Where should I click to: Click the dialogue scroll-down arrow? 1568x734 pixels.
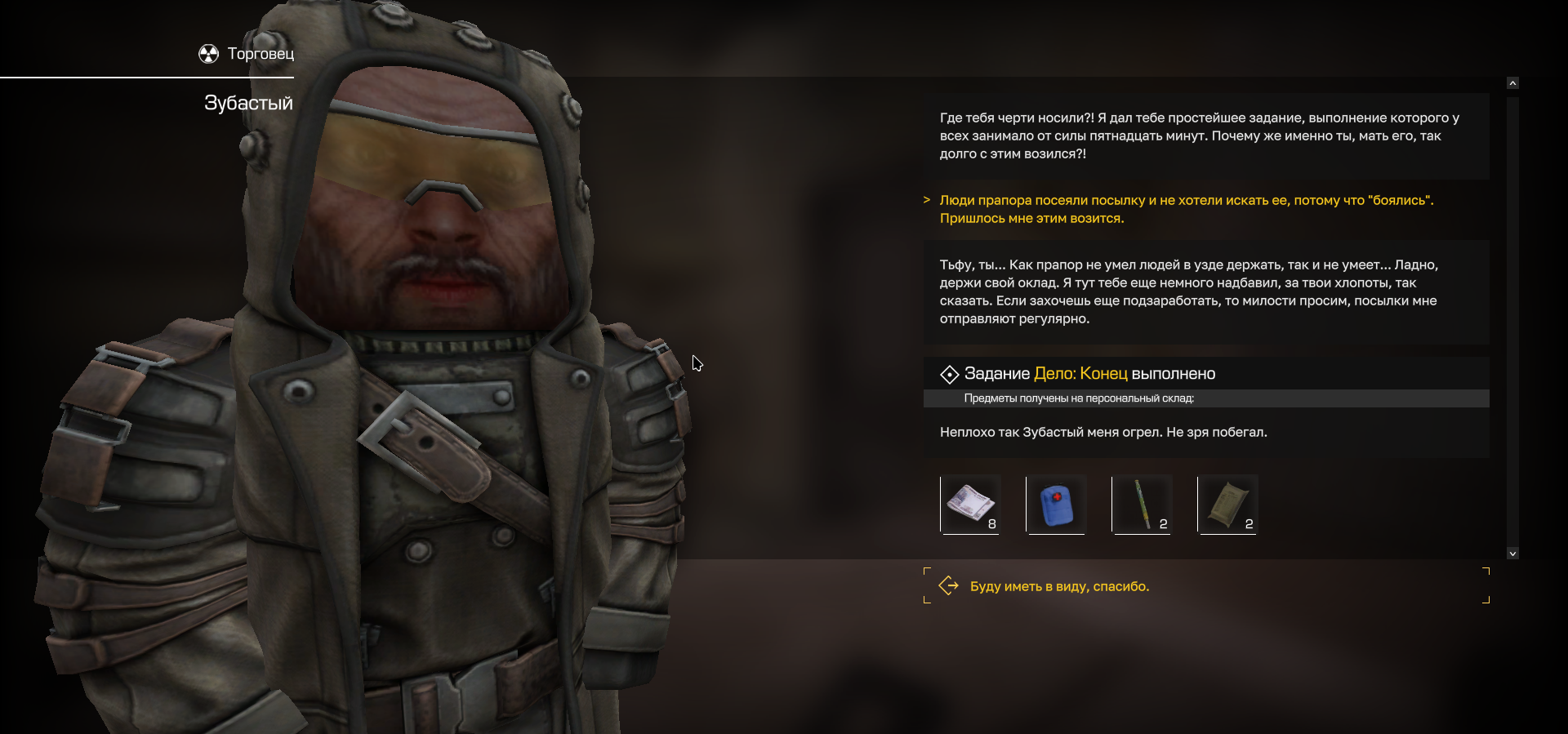(1512, 554)
